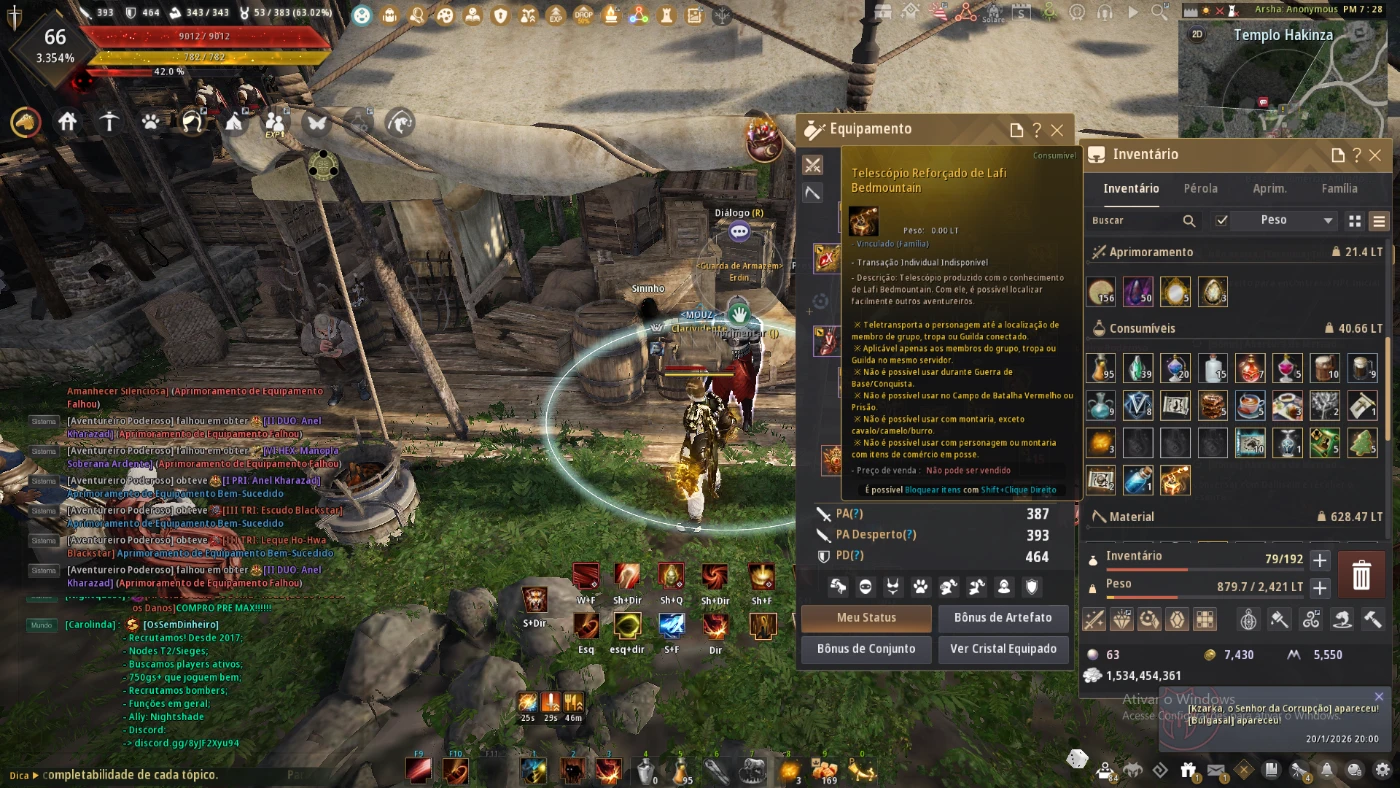Close the Inventário window
The height and width of the screenshot is (788, 1400).
click(1375, 155)
